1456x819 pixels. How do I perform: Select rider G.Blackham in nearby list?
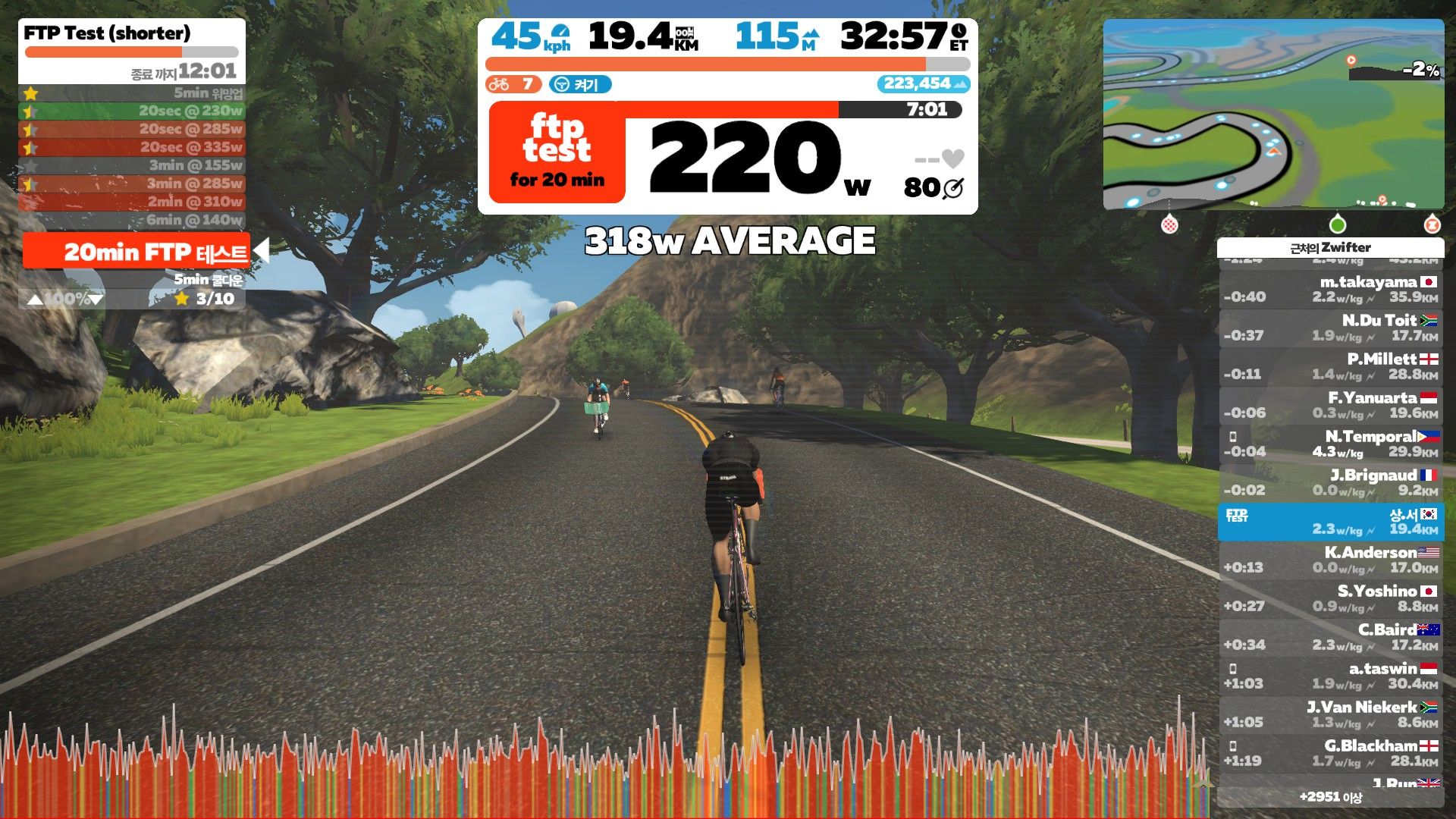point(1331,753)
